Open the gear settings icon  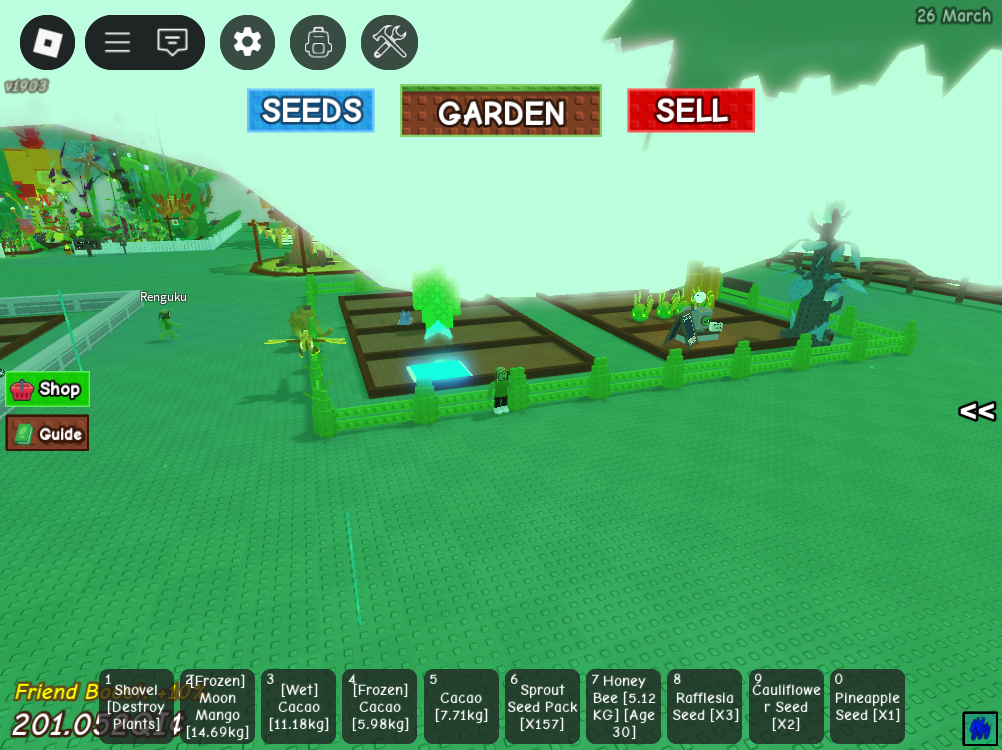click(247, 42)
